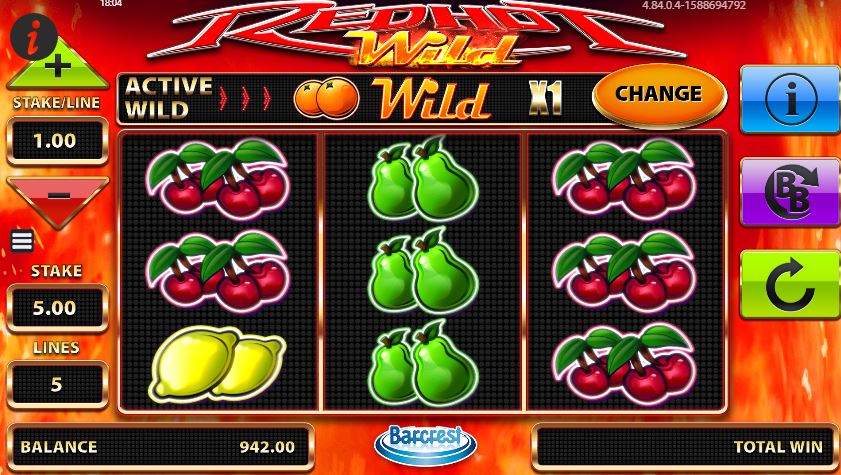Viewport: 841px width, 475px height.
Task: Spin the reels with green arrow button
Action: click(789, 285)
